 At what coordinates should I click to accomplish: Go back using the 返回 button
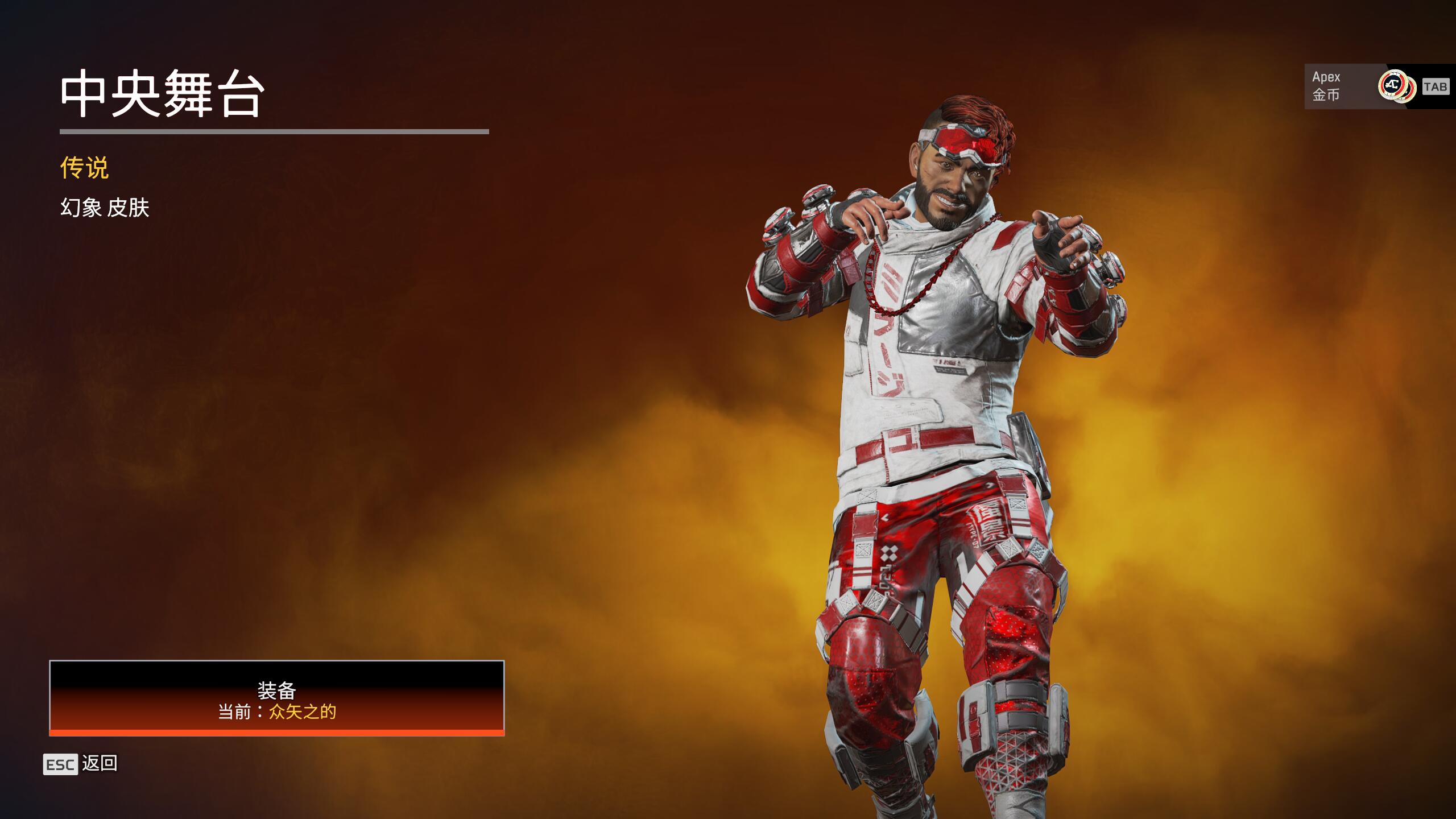(x=81, y=764)
